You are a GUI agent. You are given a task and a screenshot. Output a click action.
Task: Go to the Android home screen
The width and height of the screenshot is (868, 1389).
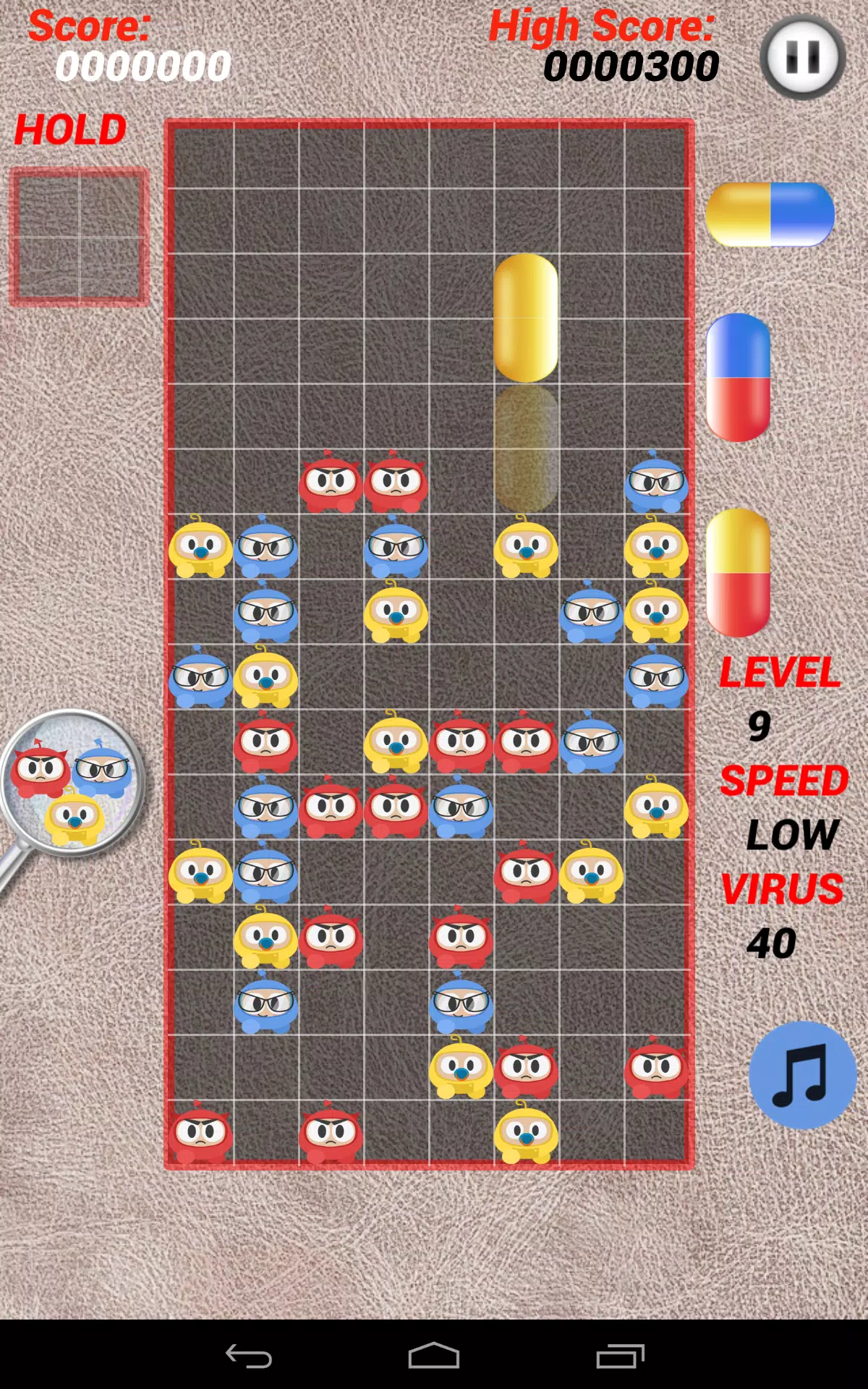coord(434,1356)
